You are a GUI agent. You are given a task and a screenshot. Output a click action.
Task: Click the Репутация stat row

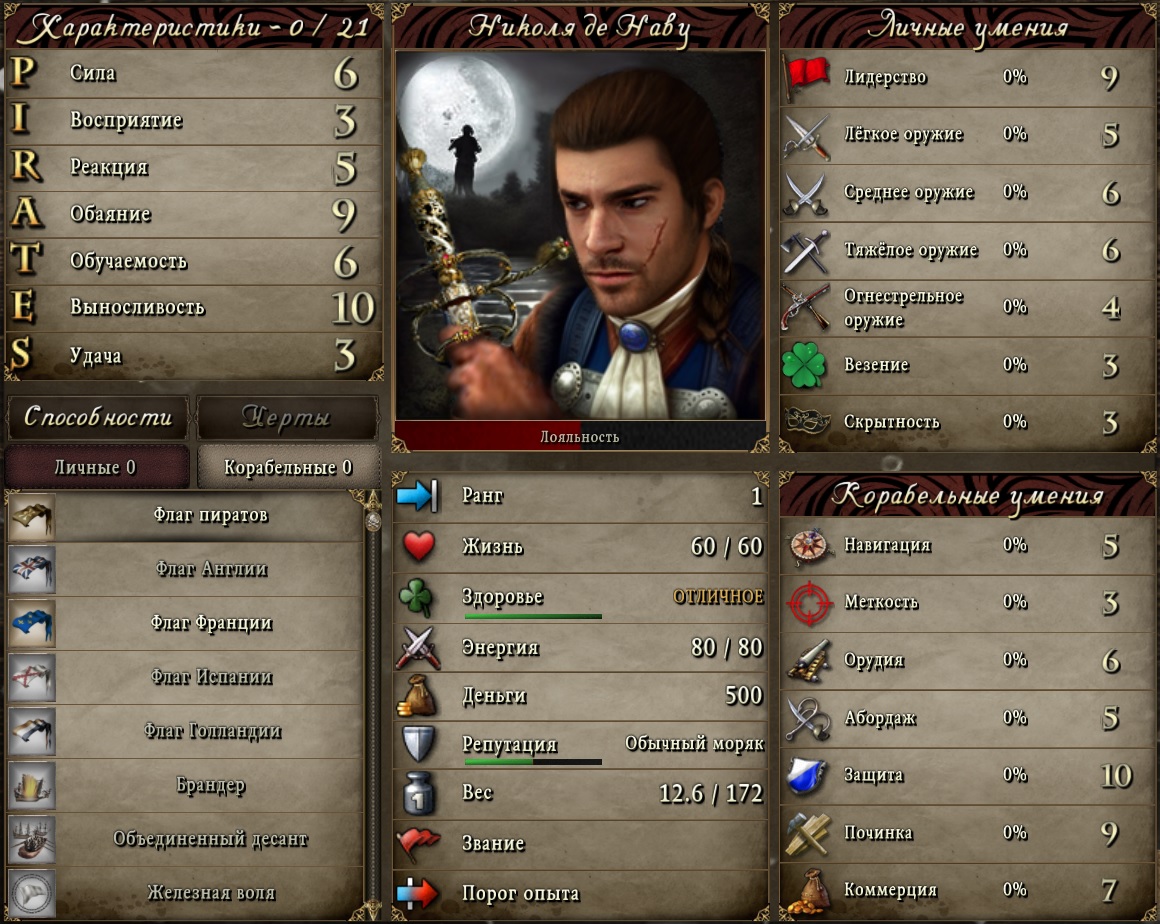click(x=580, y=745)
